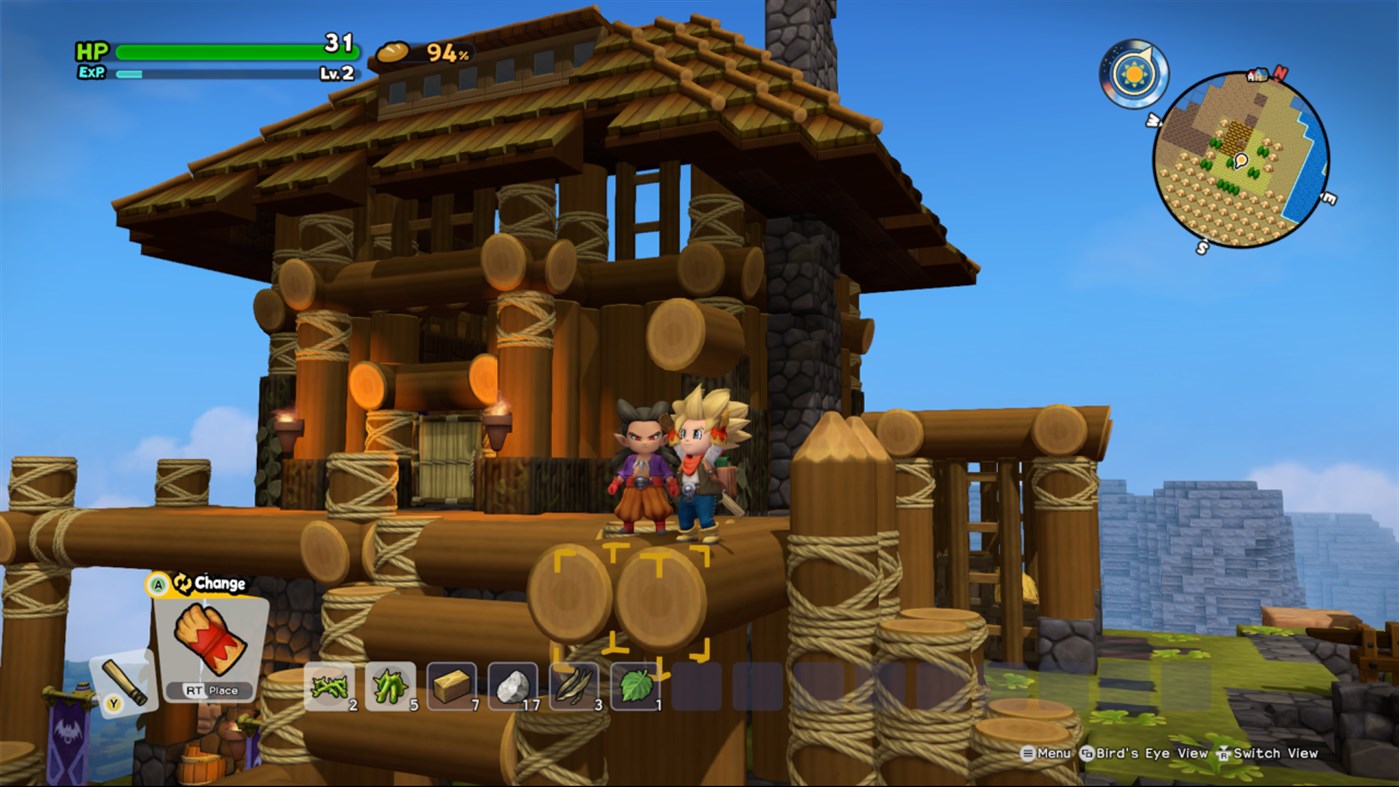
Task: Click the player location pin on the minimap
Action: click(1241, 158)
